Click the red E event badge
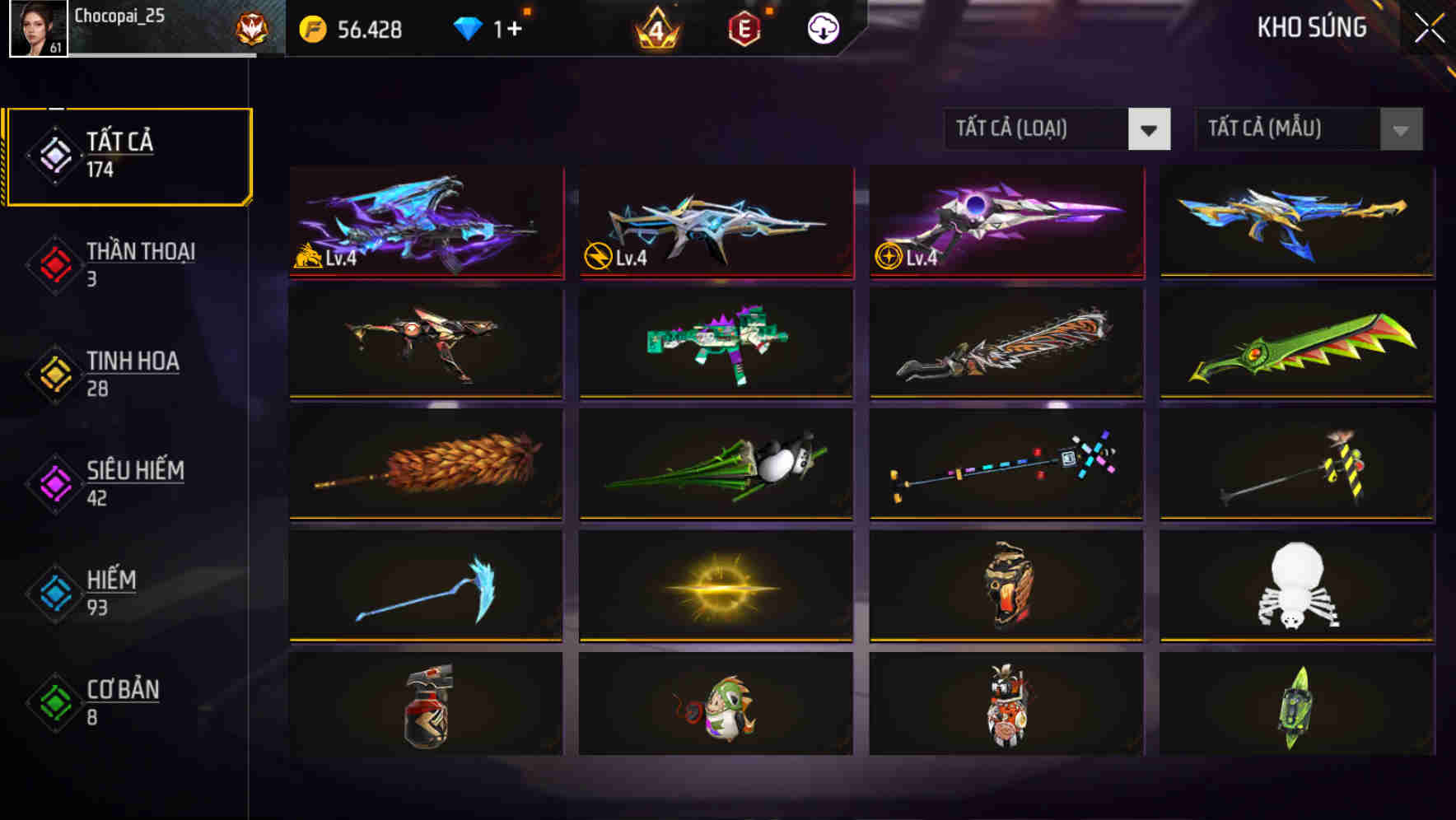Screen dimensions: 1456x820 tap(745, 27)
